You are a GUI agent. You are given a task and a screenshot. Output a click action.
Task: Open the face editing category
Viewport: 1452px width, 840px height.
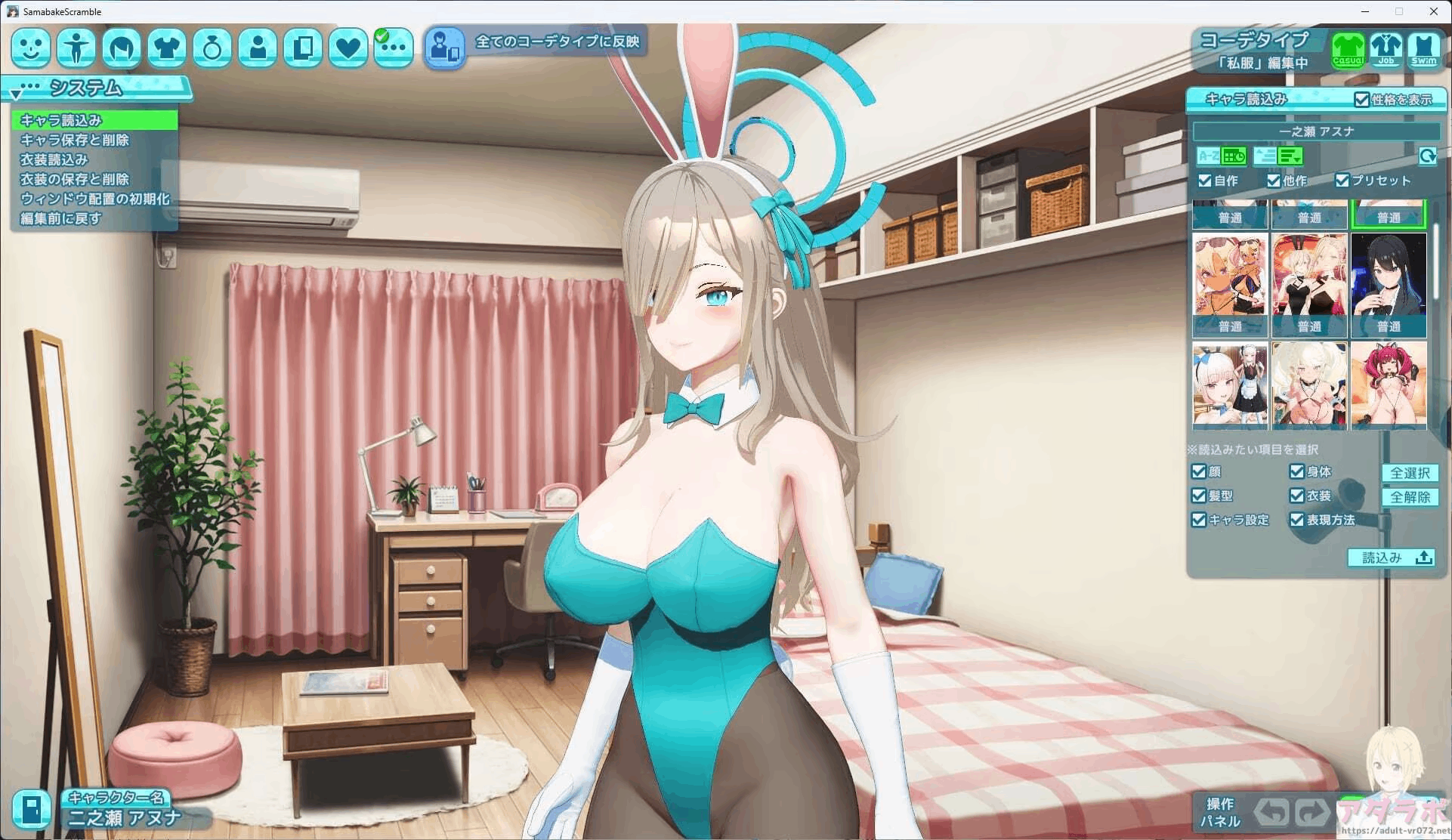tap(31, 48)
